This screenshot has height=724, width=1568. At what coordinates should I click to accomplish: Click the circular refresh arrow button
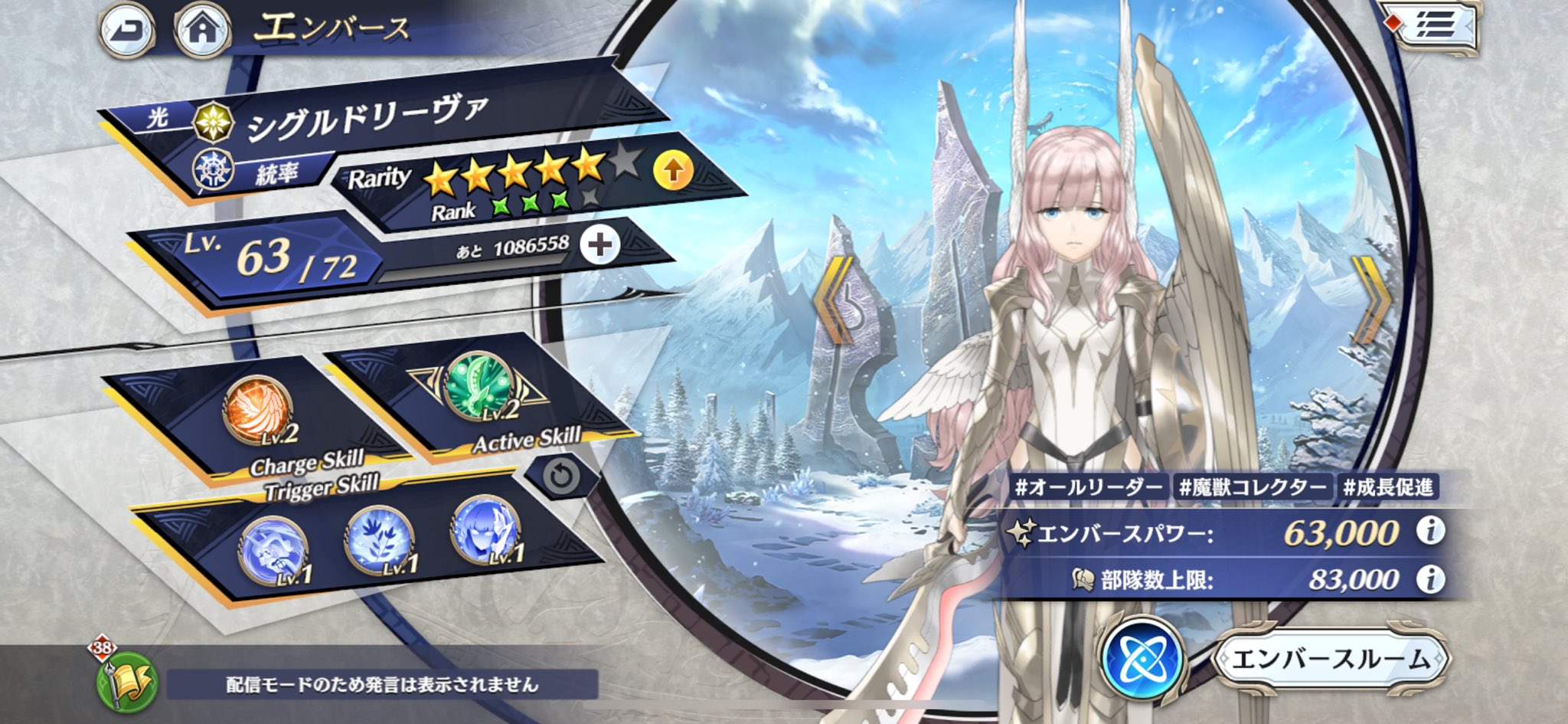[x=562, y=477]
